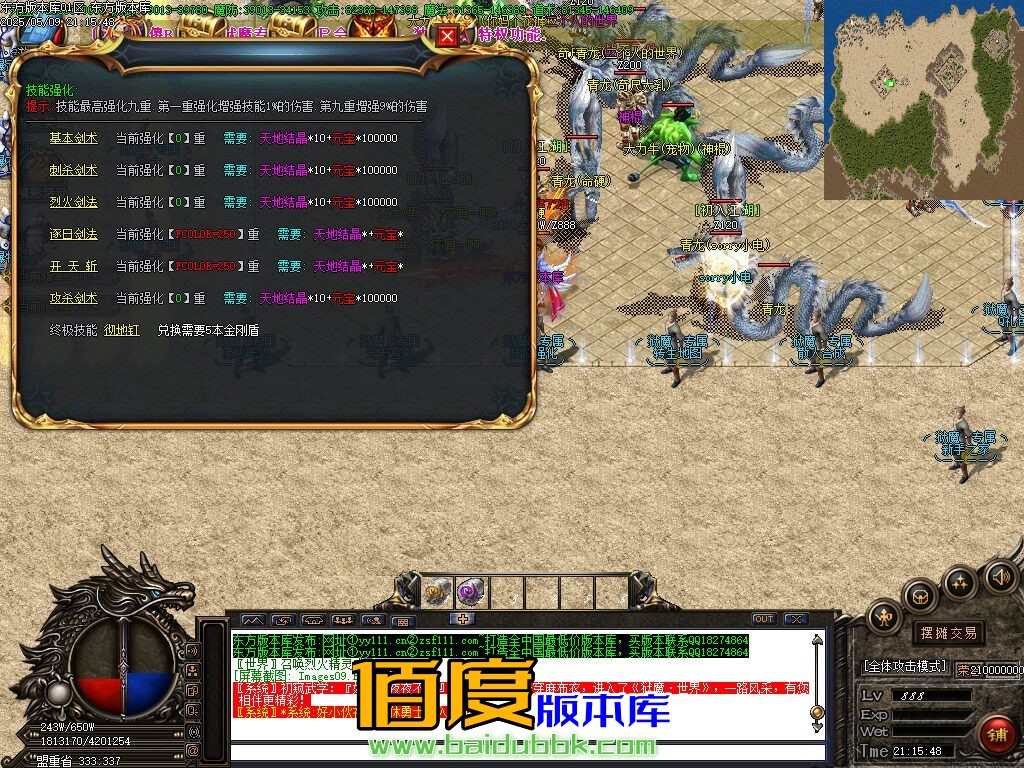Click the 逐日剑法 skill link

pyautogui.click(x=74, y=234)
